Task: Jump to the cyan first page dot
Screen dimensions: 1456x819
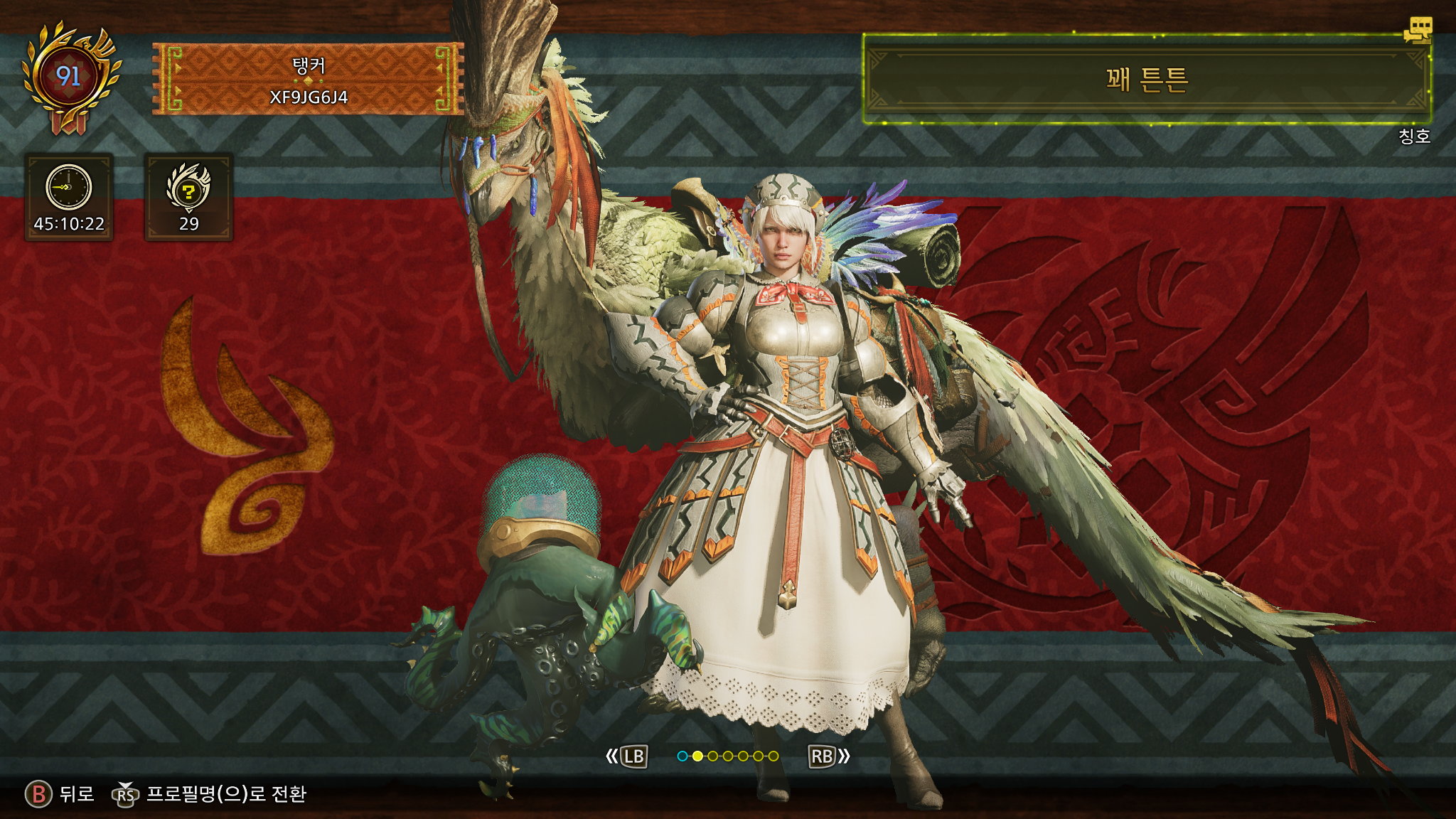Action: pyautogui.click(x=682, y=756)
